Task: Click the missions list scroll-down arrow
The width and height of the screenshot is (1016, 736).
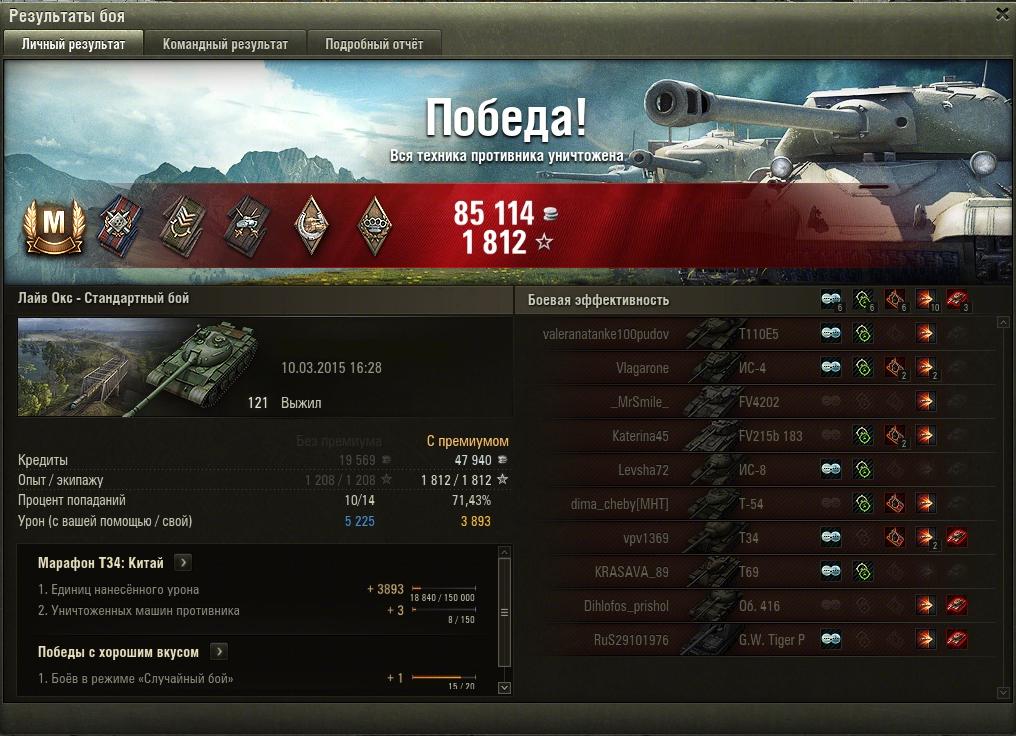Action: (504, 687)
